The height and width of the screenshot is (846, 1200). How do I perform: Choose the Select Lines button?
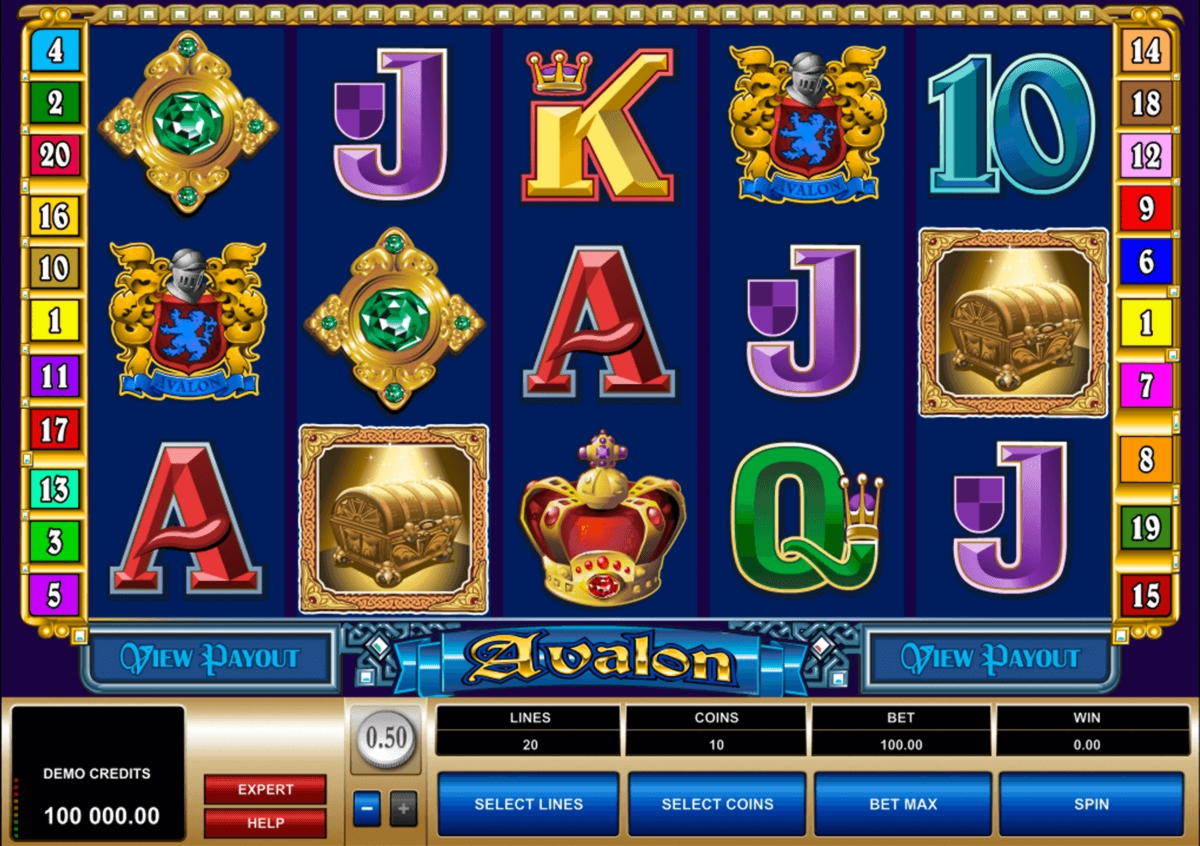pos(529,804)
